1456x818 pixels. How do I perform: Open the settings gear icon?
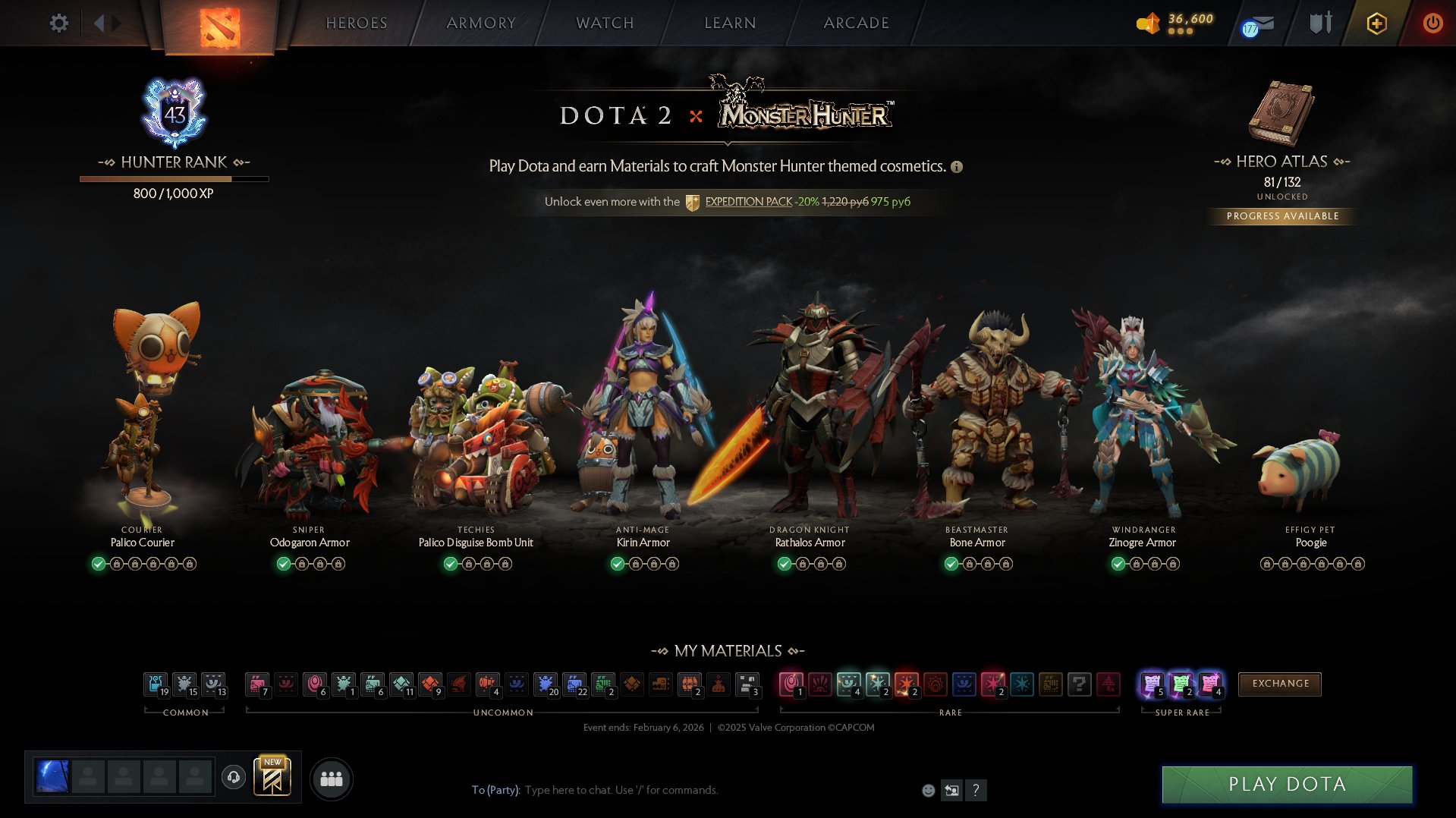click(x=58, y=23)
